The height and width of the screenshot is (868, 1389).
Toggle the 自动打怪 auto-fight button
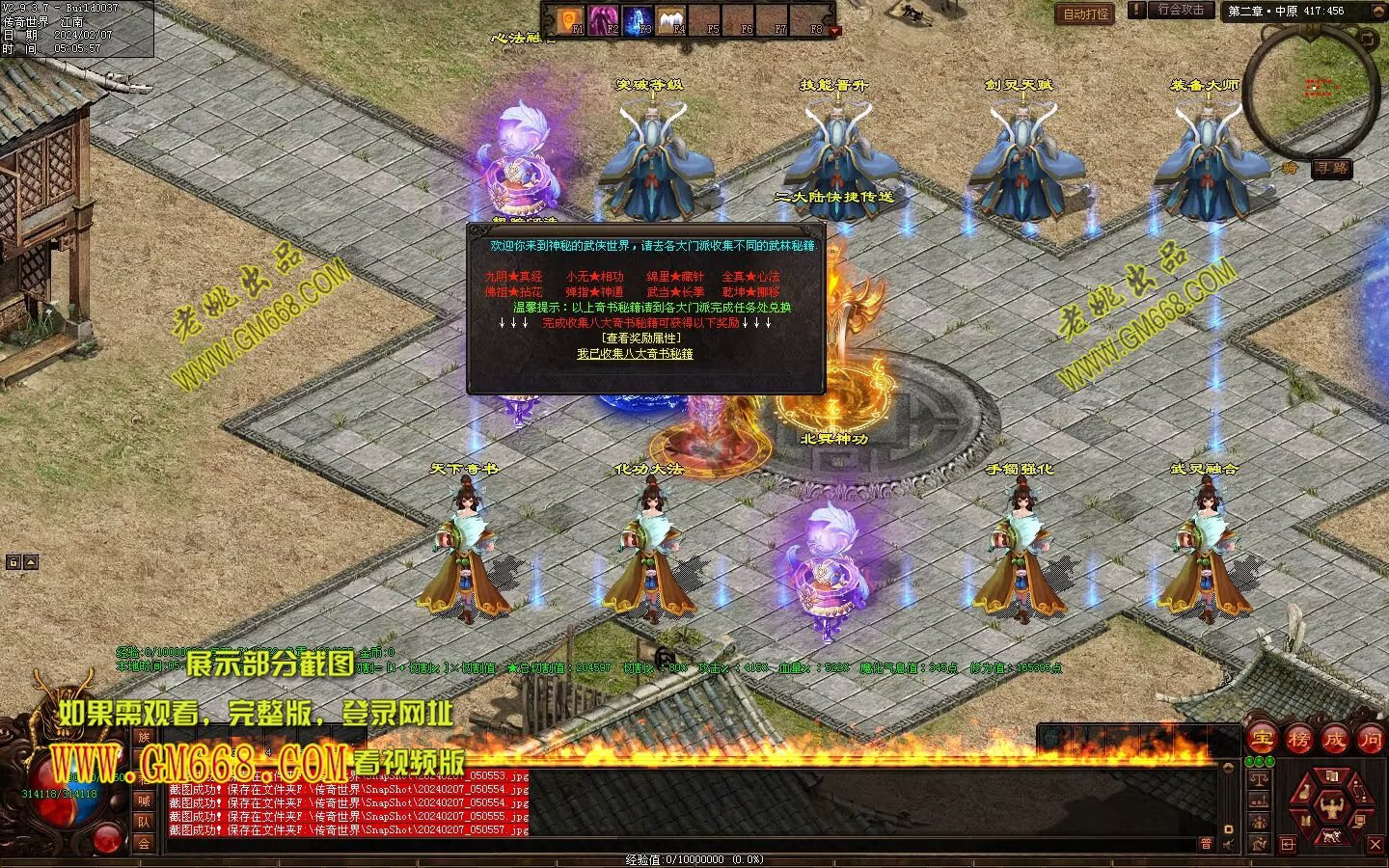click(1086, 14)
